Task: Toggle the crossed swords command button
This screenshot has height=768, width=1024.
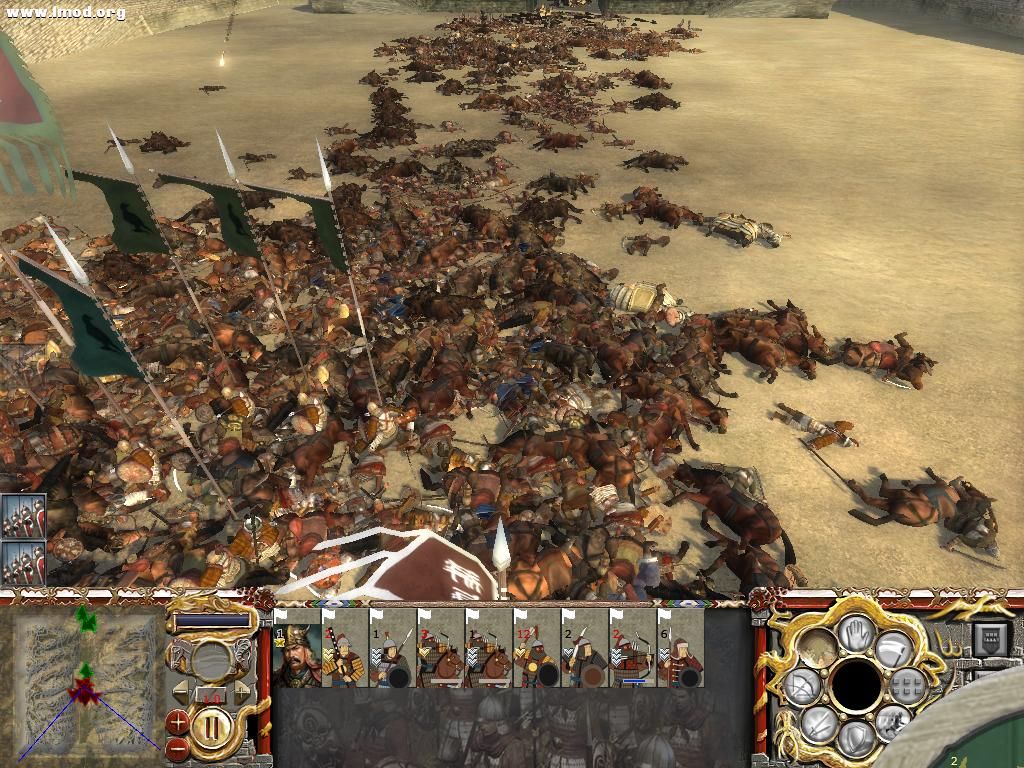Action: pos(819,722)
